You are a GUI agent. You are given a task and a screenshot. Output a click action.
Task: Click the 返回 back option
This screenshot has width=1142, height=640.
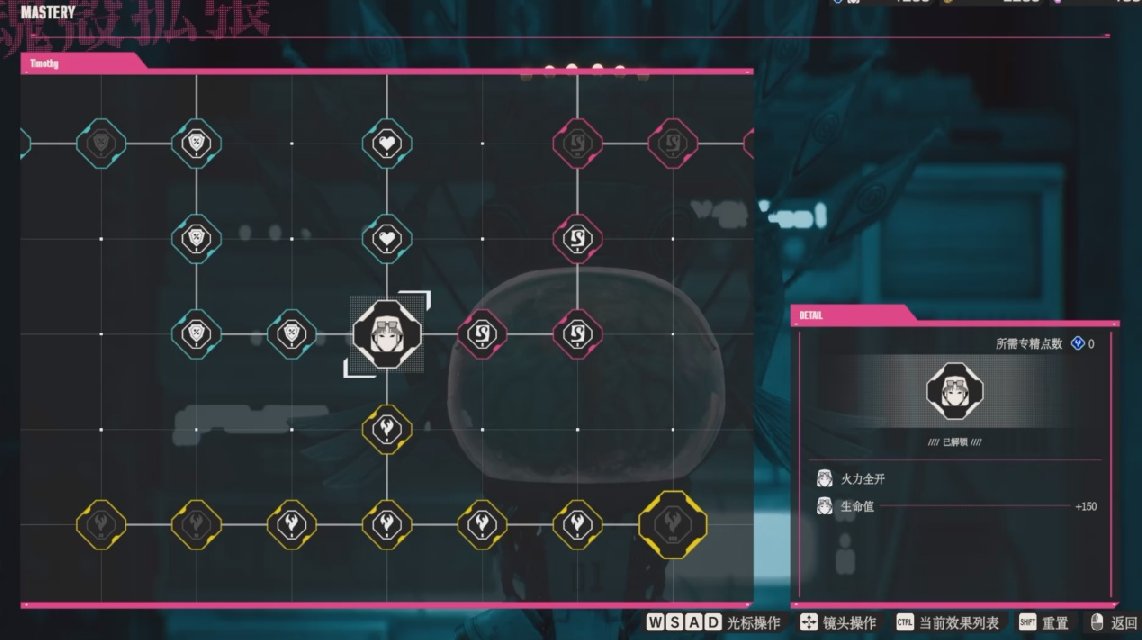(x=1114, y=623)
